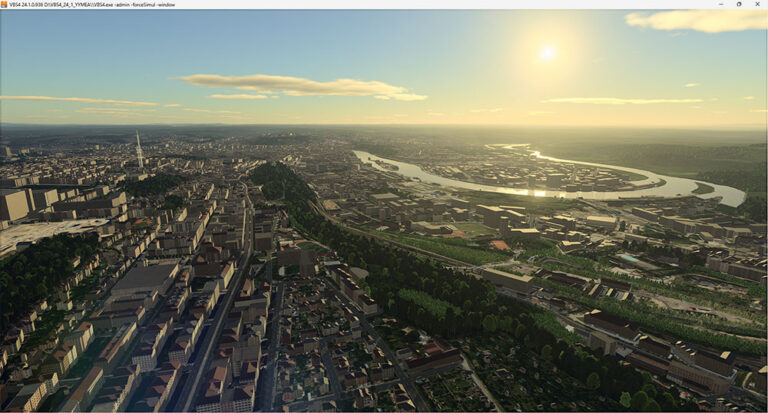
Task: Minimize the VBS4 window
Action: click(723, 4)
